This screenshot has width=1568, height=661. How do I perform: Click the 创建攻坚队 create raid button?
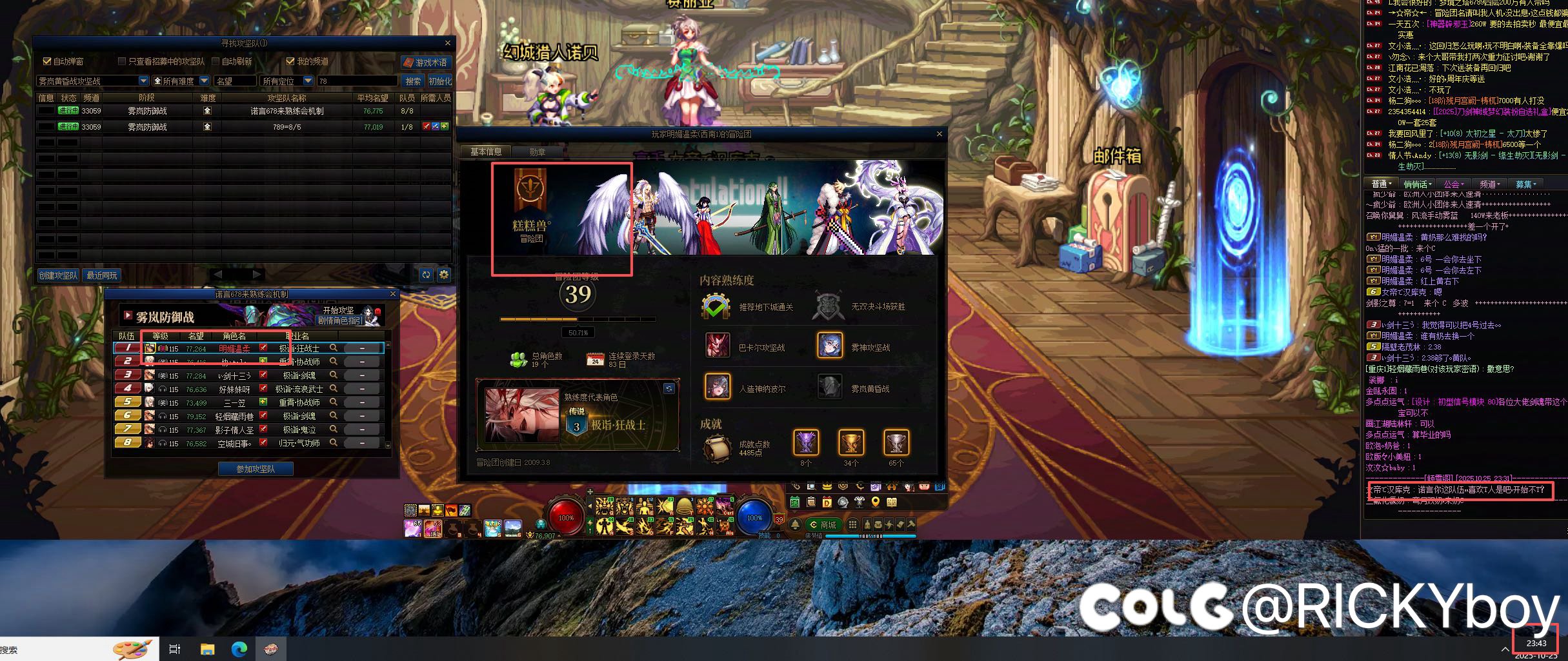58,275
